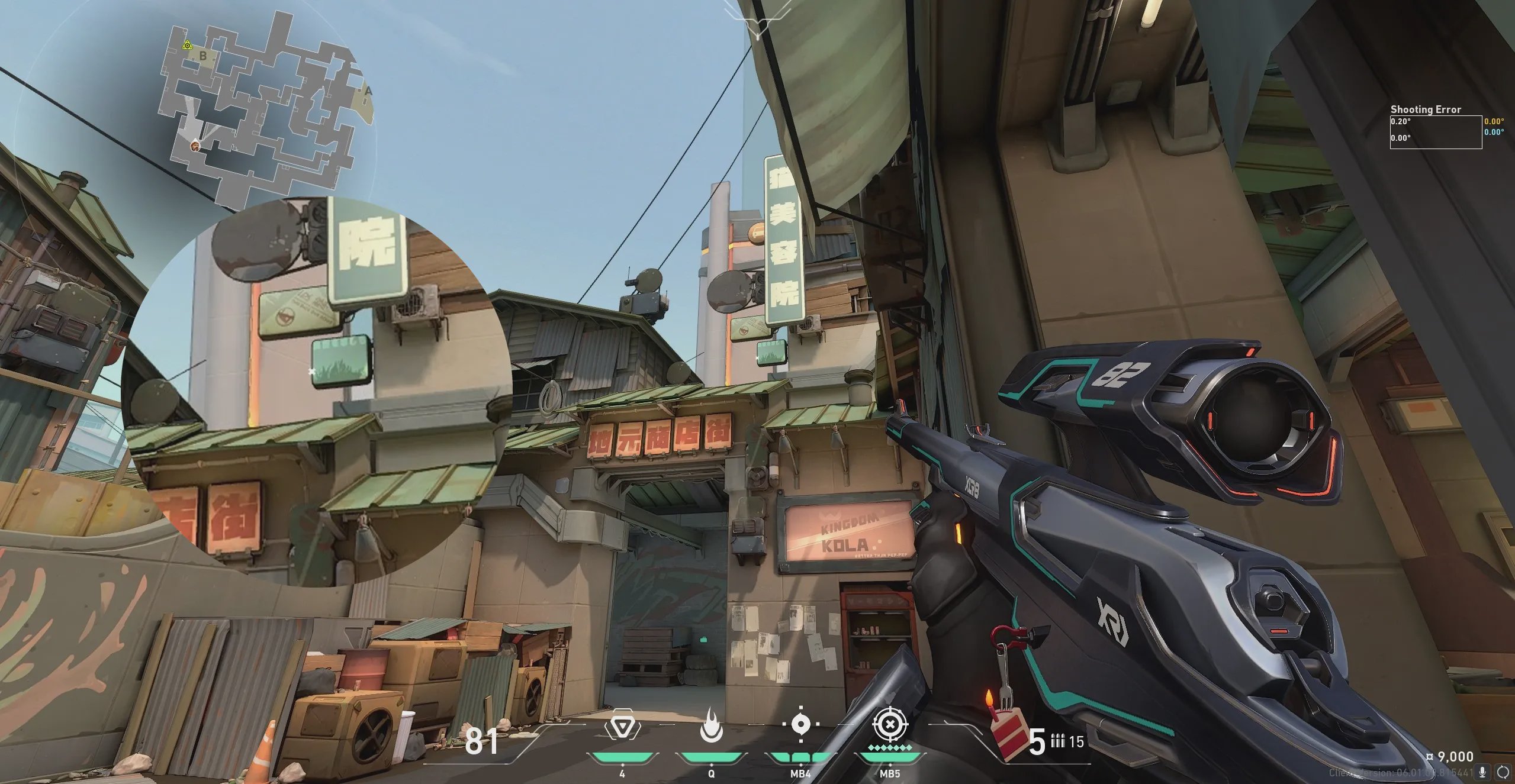1515x784 pixels.
Task: Select the recon eye ability above MB4
Action: [x=800, y=724]
